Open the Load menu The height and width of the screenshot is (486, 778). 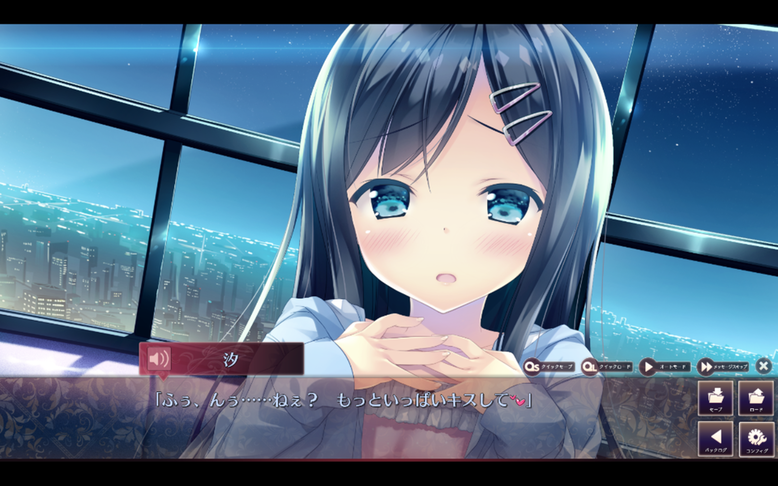pos(756,398)
